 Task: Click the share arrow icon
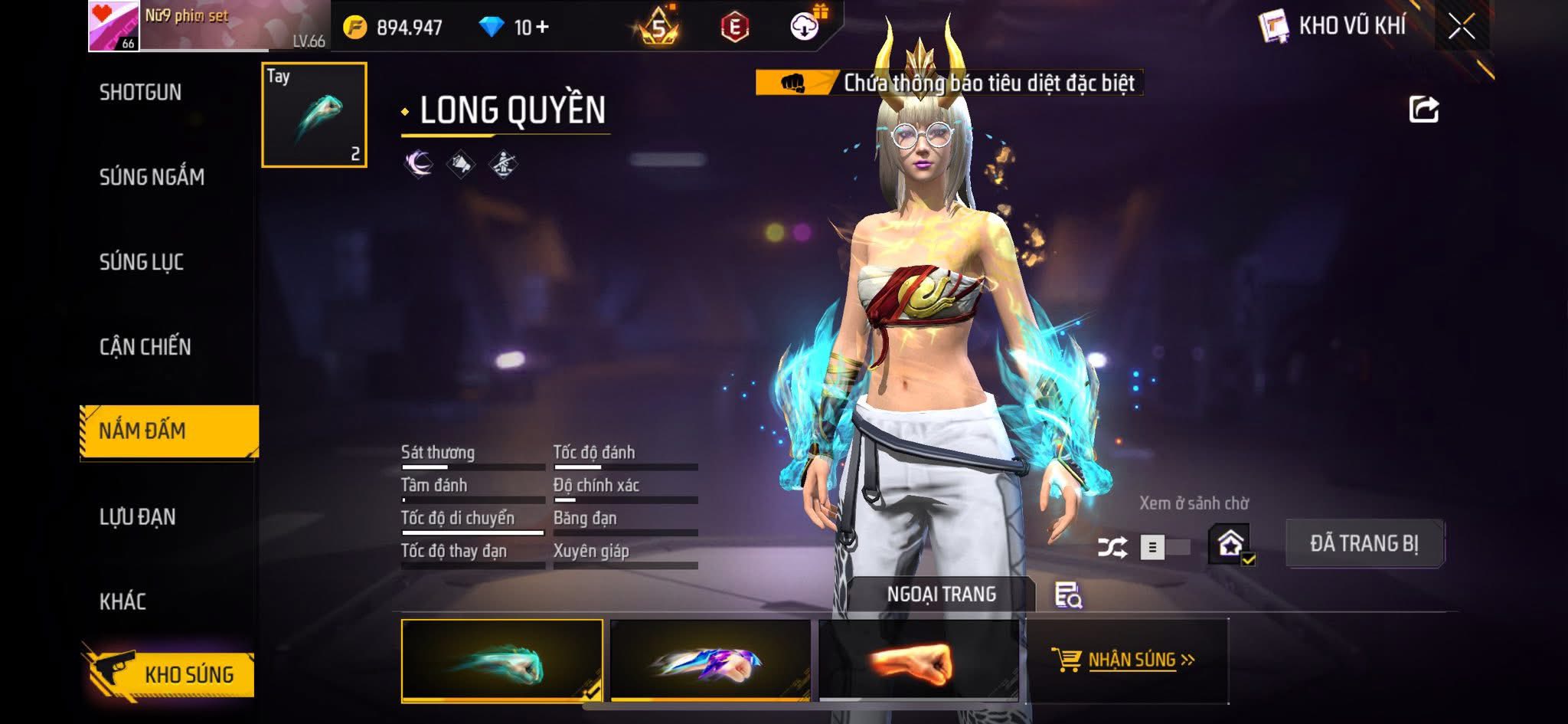(x=1423, y=110)
